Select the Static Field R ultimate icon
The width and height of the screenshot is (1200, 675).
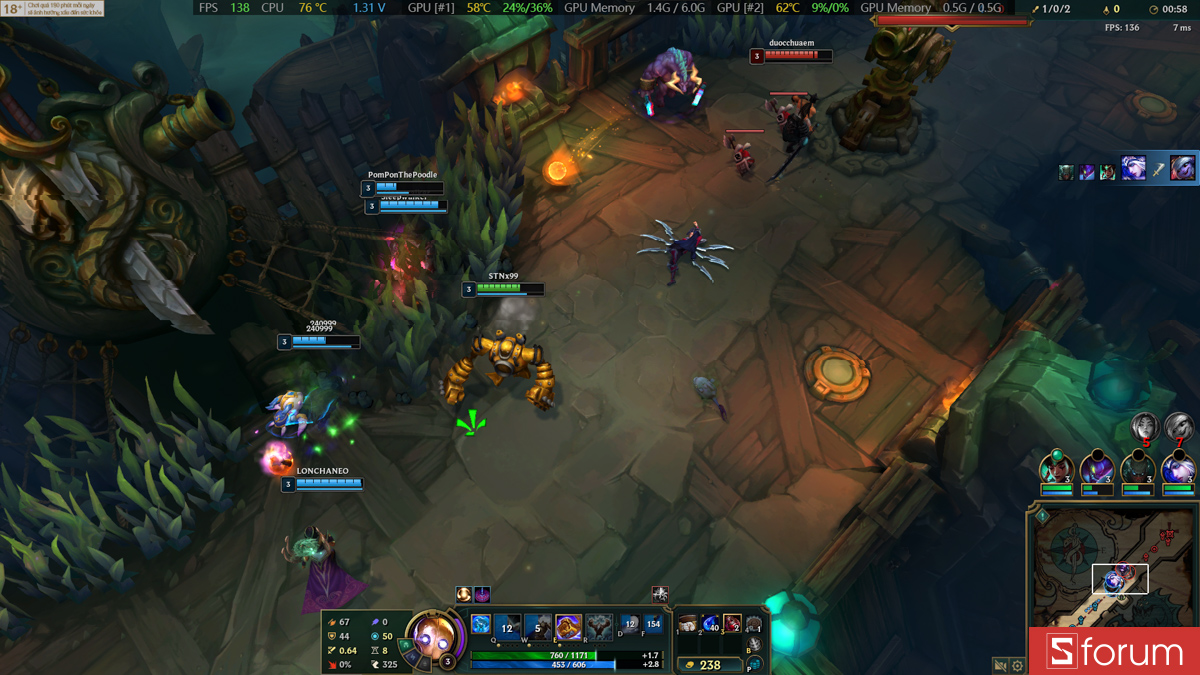coord(598,627)
